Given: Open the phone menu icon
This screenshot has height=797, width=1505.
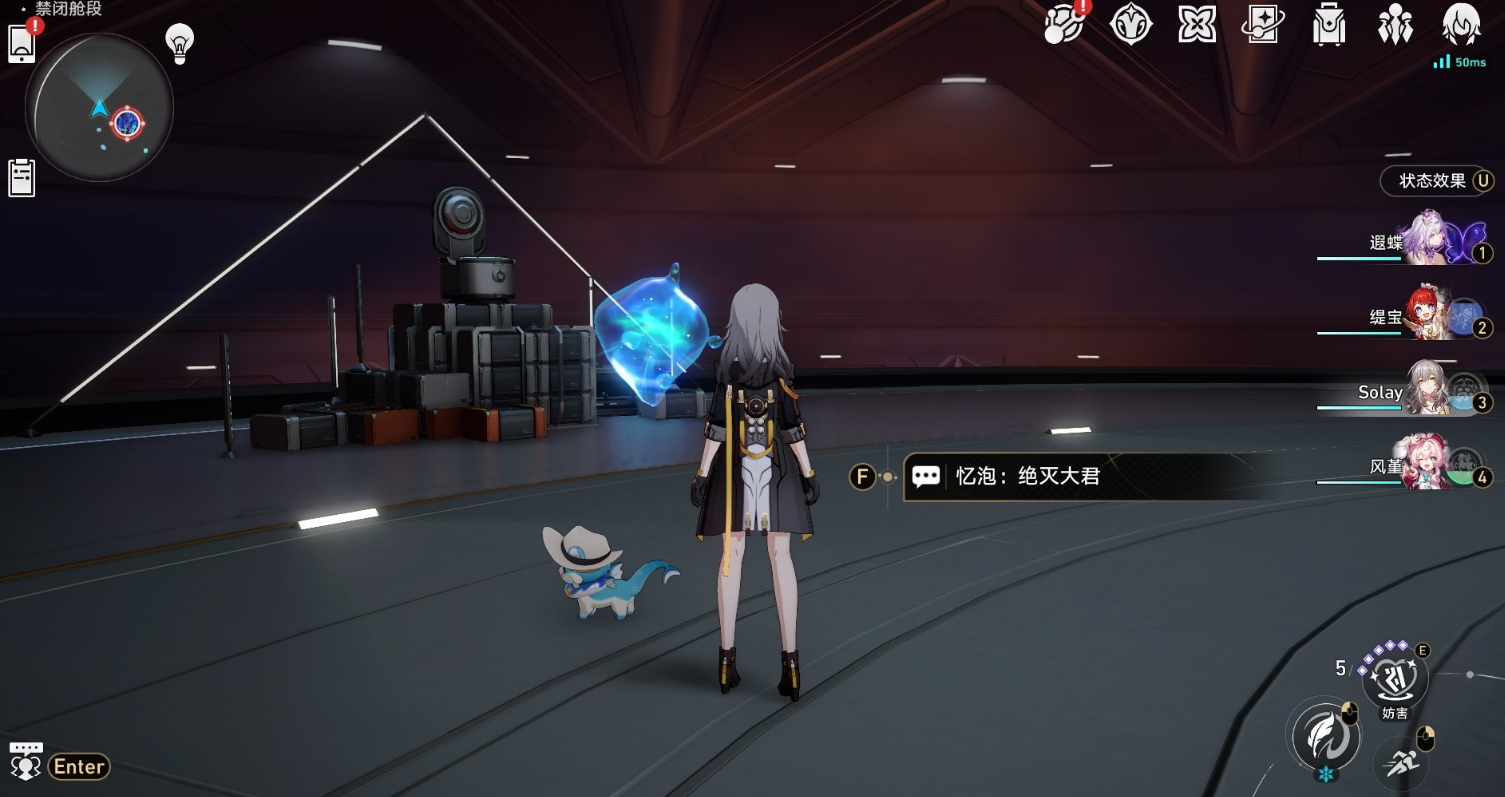Looking at the screenshot, I should pos(22,44).
